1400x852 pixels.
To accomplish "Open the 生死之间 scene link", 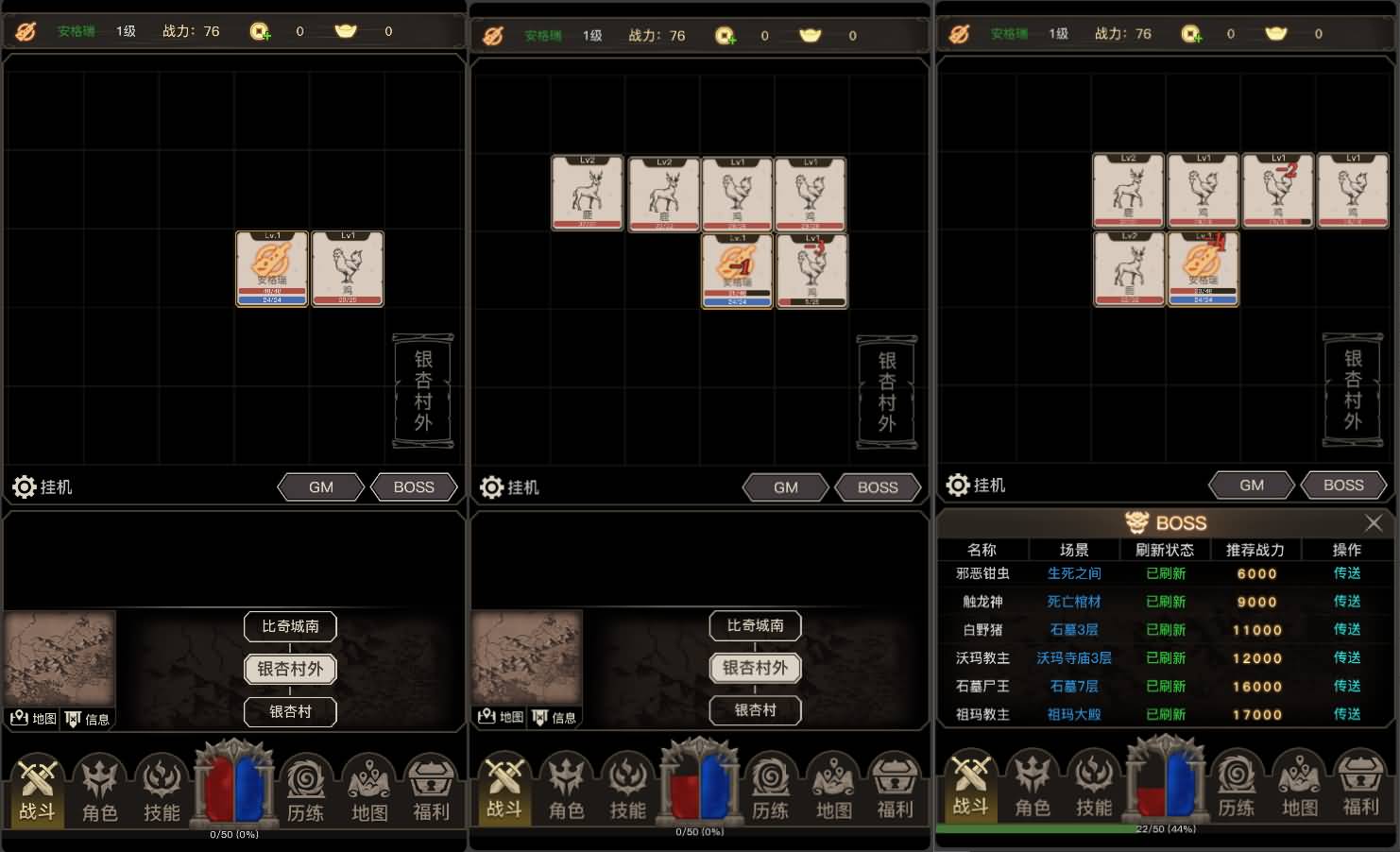I will click(x=1074, y=573).
